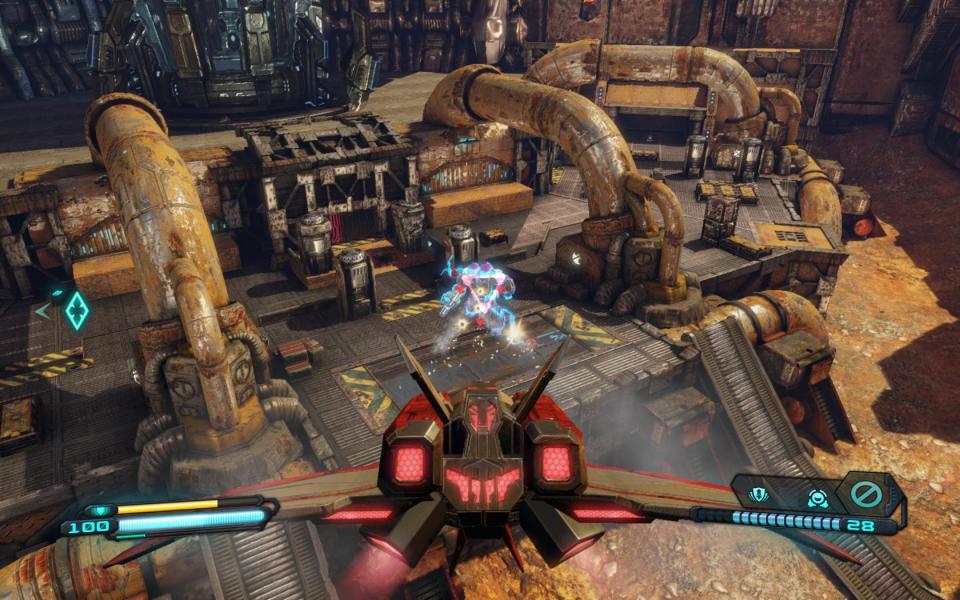Select the teal diamond objective marker
The height and width of the screenshot is (600, 960).
(76, 310)
